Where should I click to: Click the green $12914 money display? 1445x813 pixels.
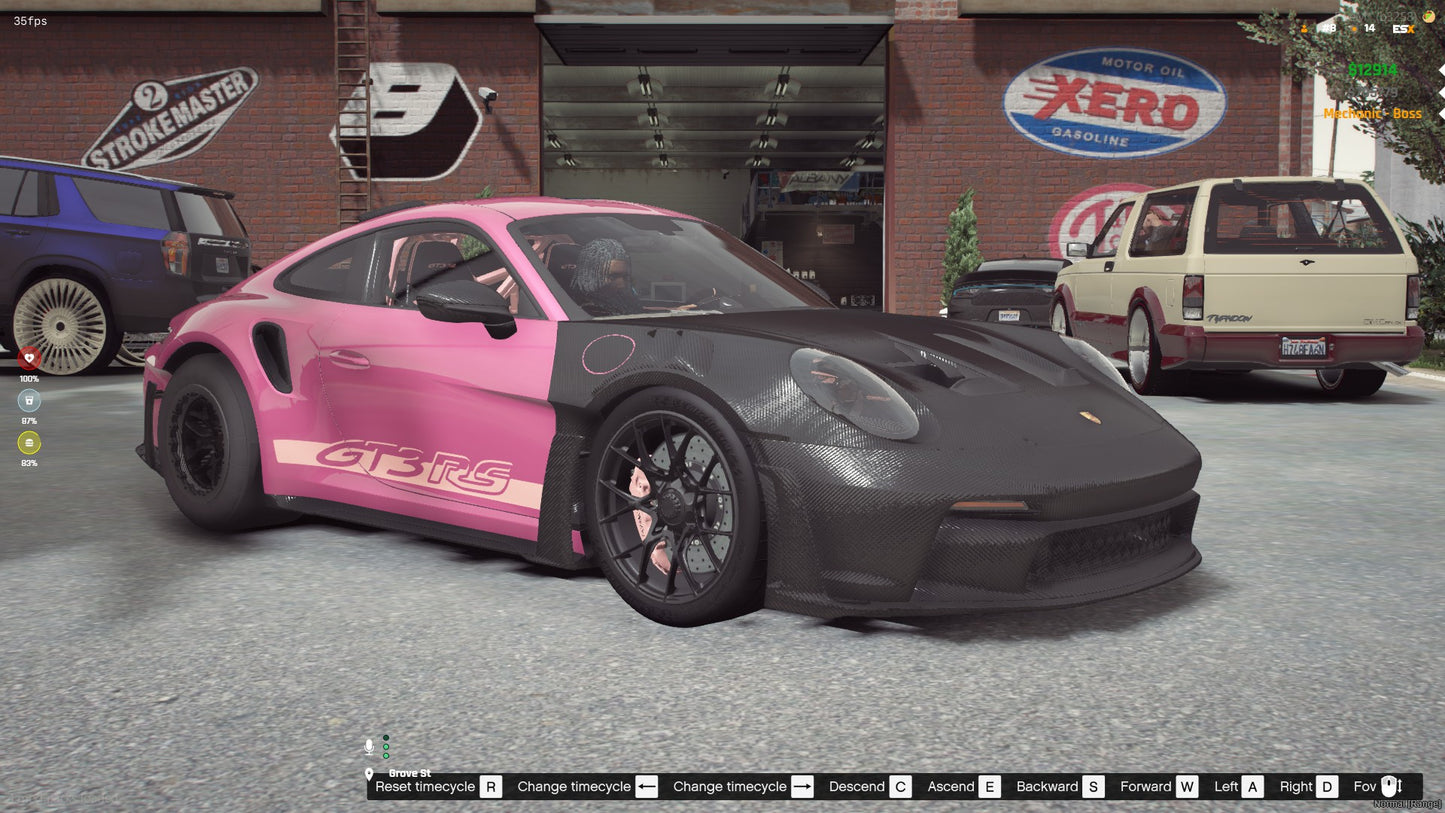coord(1373,69)
